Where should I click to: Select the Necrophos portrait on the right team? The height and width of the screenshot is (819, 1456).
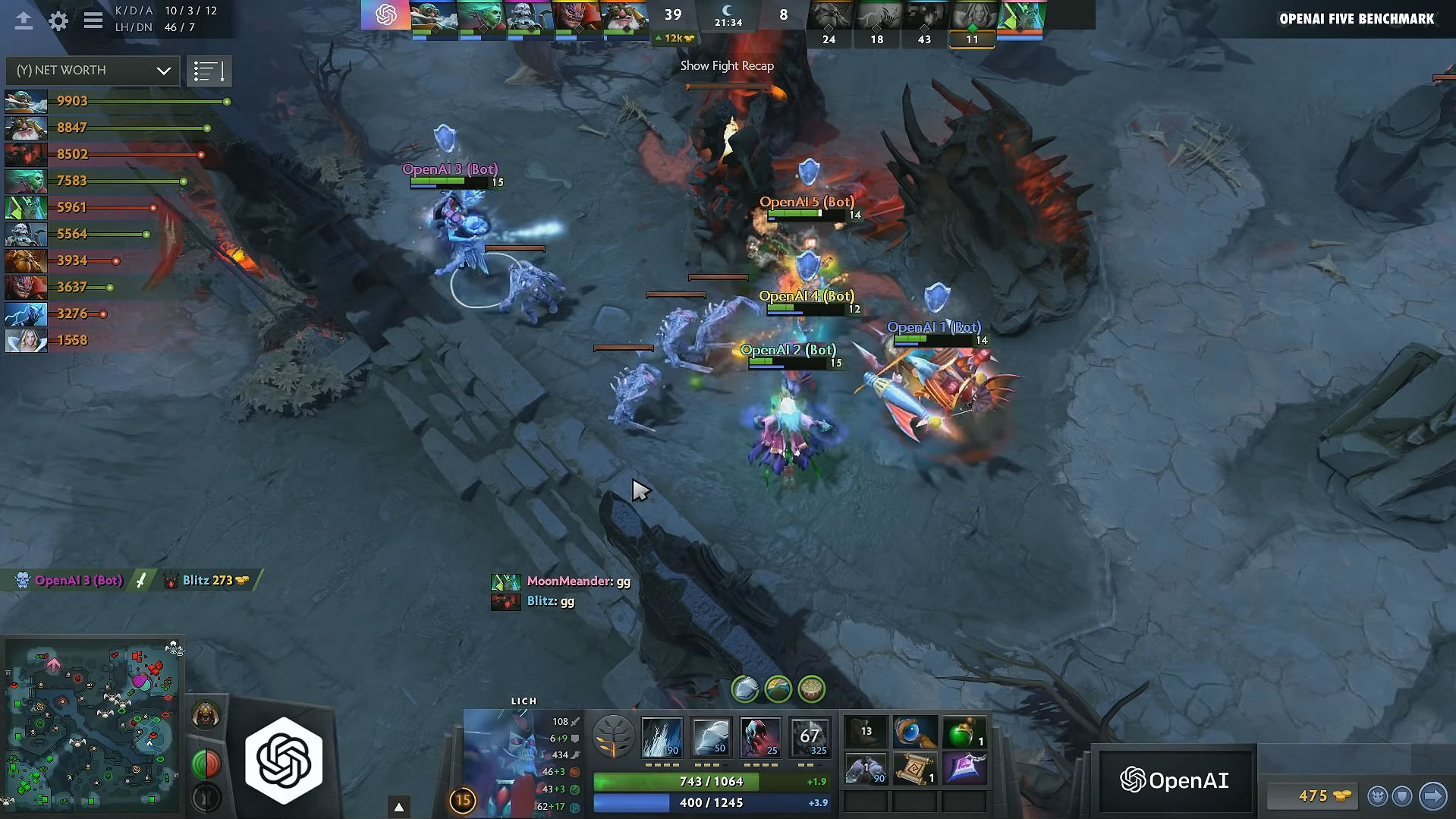click(x=1020, y=17)
